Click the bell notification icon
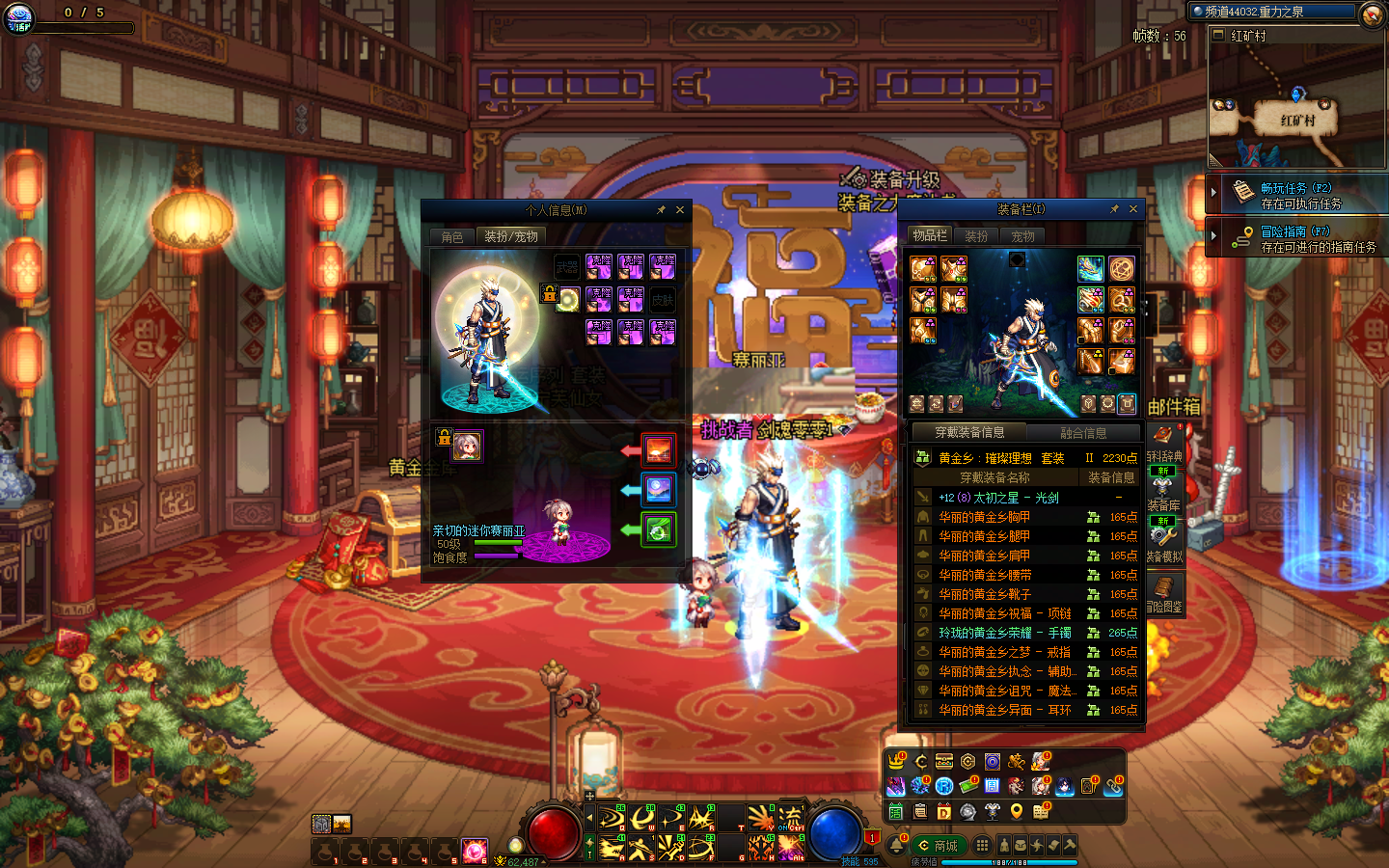 pos(897,846)
